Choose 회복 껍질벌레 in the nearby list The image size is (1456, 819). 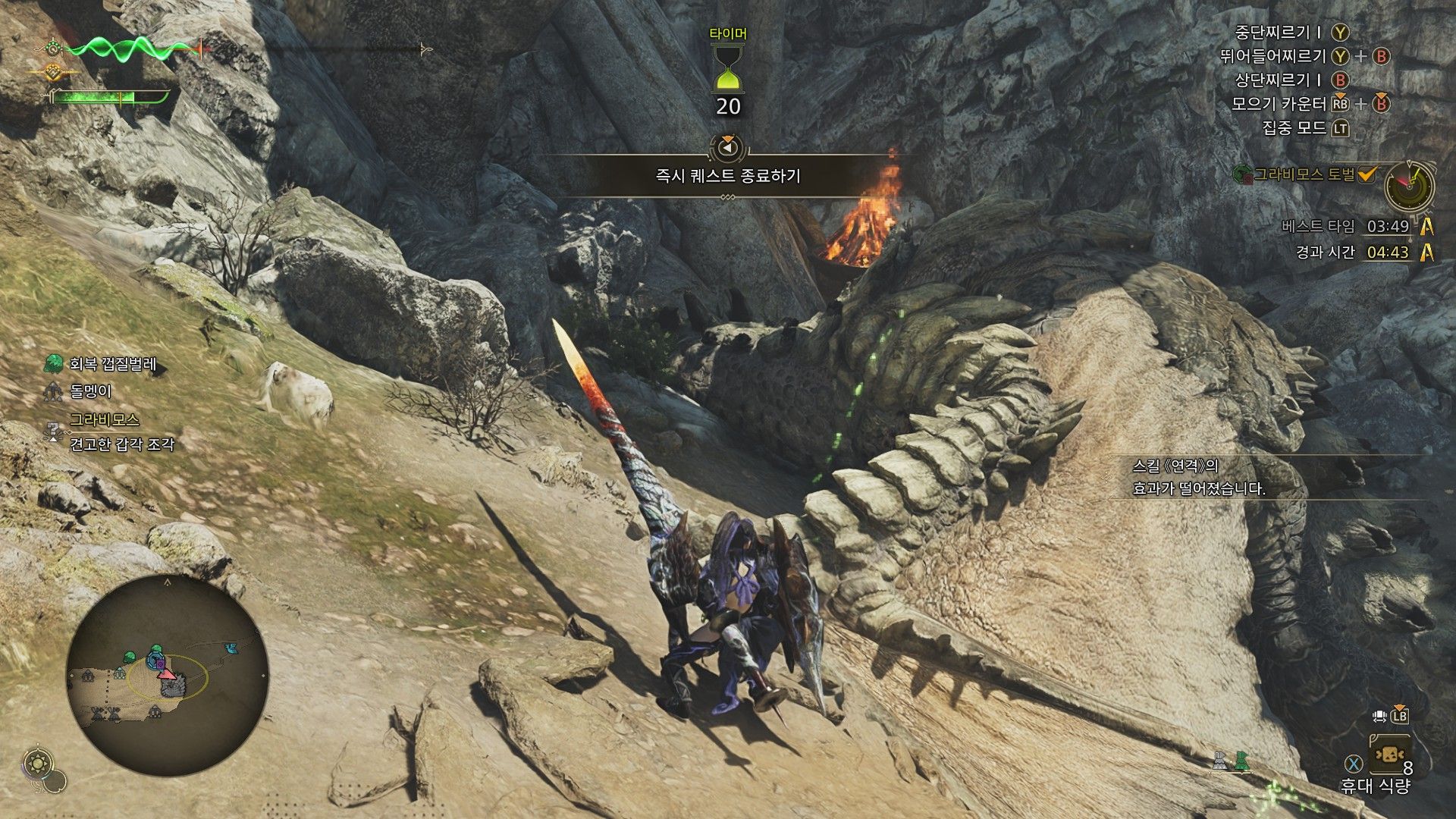(x=112, y=364)
